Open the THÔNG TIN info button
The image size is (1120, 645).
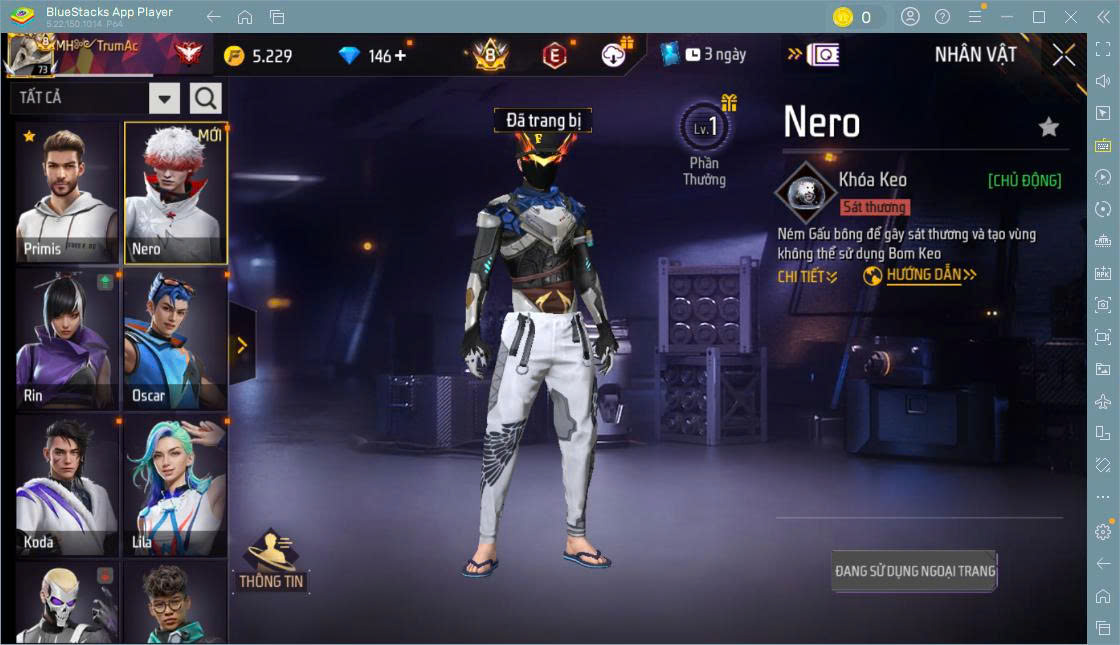click(x=271, y=560)
